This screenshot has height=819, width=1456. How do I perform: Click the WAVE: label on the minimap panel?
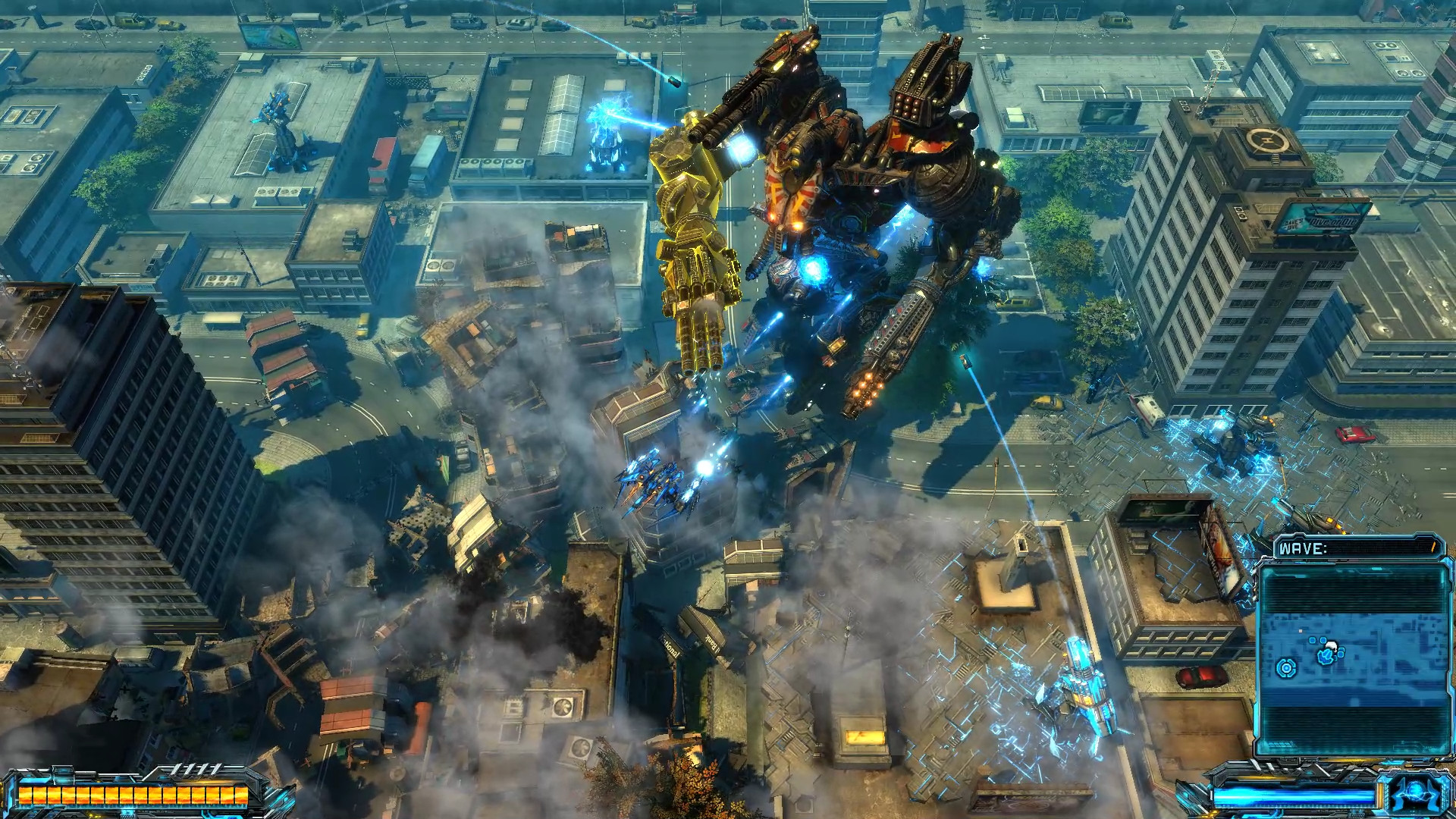[x=1302, y=548]
